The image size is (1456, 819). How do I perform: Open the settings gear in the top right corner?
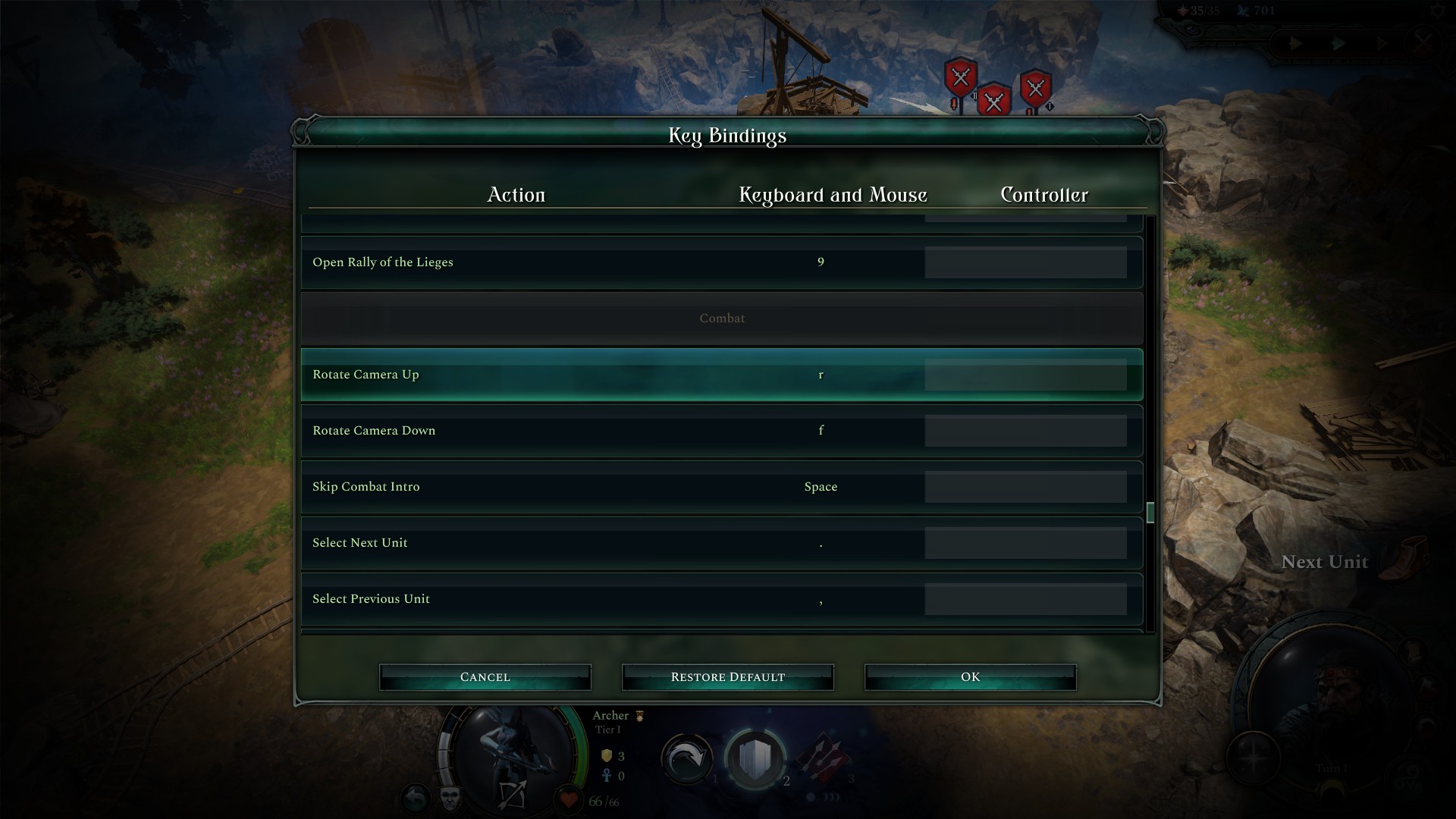pyautogui.click(x=1438, y=11)
